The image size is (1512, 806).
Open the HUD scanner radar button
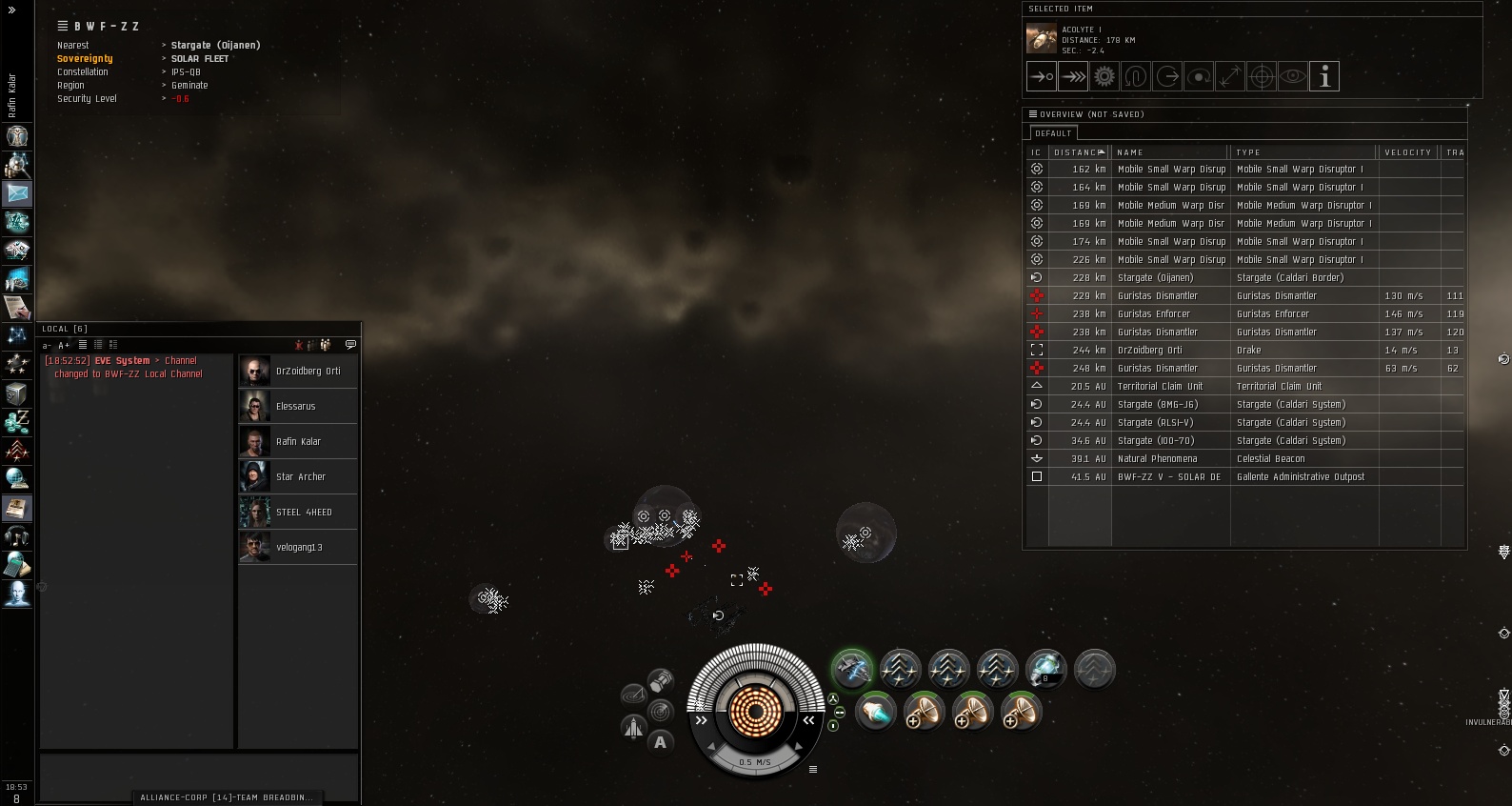pyautogui.click(x=660, y=711)
